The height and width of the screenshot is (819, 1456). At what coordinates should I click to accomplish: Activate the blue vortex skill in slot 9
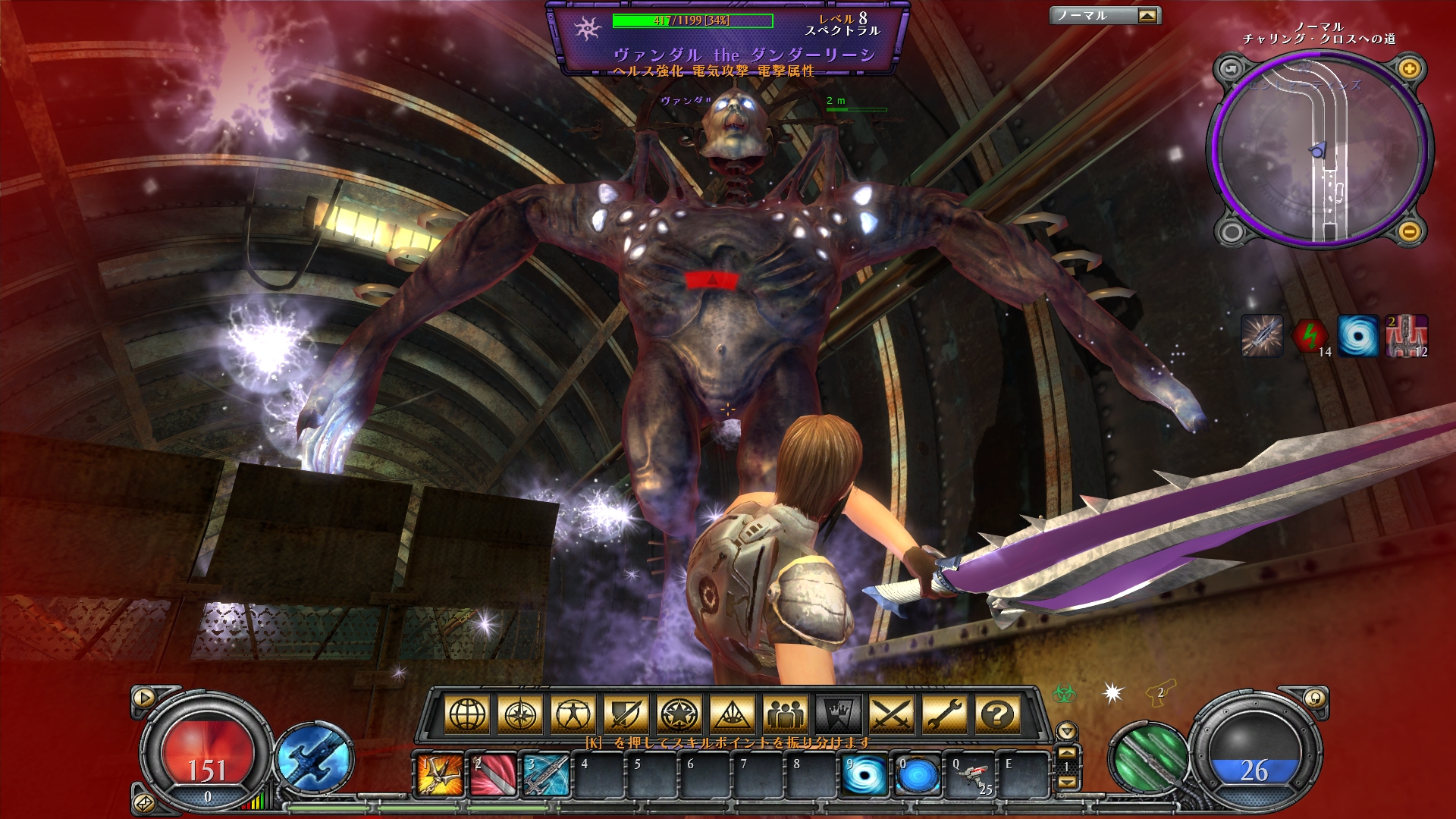pyautogui.click(x=865, y=775)
